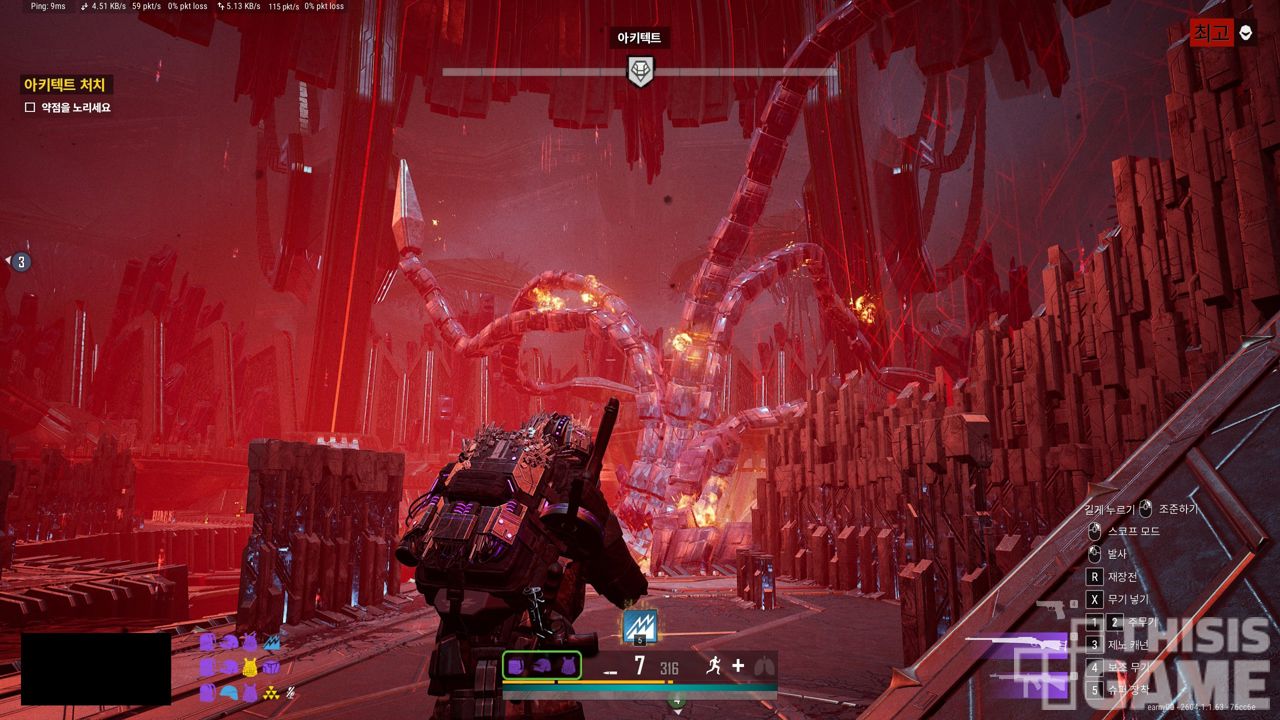Click the yellow armor vest squad icon

249,667
